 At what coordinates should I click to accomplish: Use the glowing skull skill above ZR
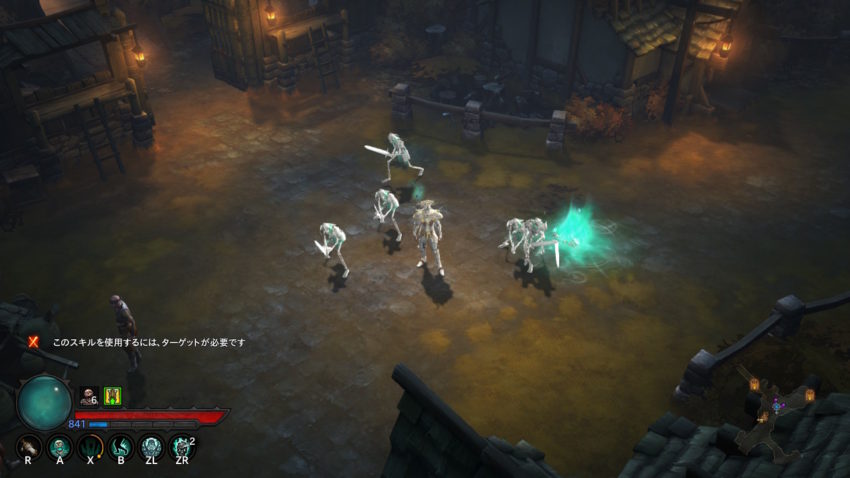(182, 446)
